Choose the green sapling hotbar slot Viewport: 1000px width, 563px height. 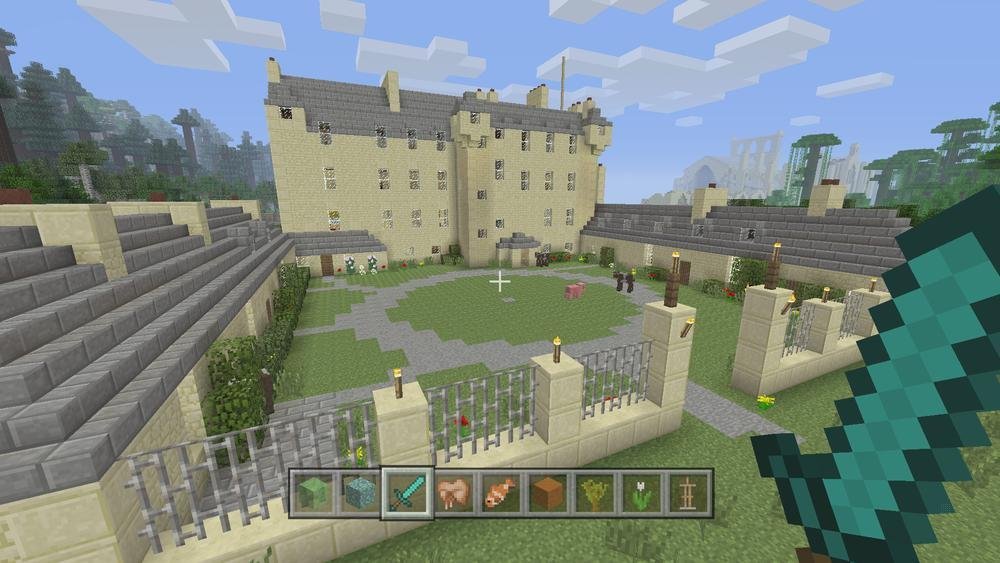coord(593,492)
